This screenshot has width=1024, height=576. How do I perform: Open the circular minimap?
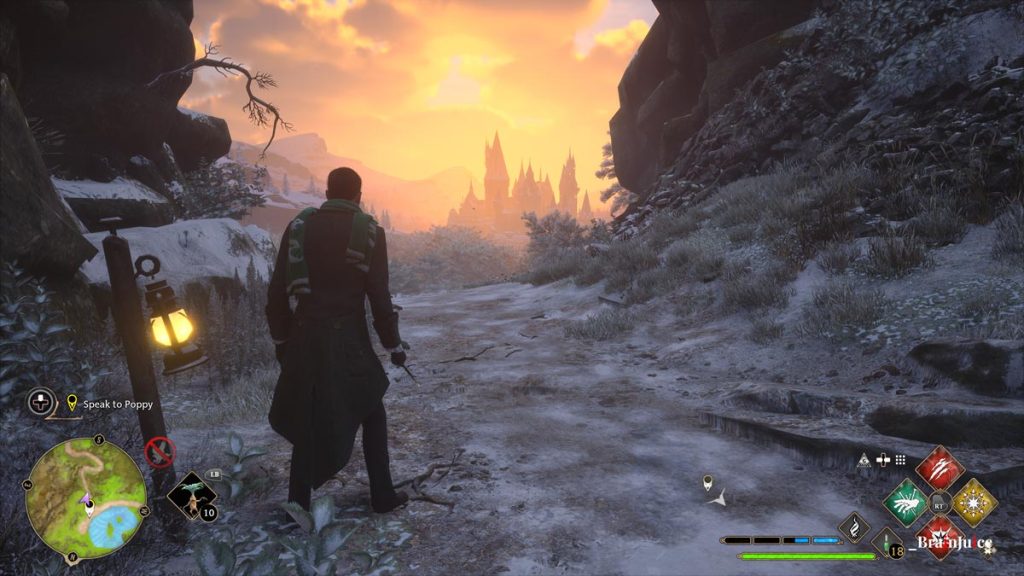[x=86, y=498]
